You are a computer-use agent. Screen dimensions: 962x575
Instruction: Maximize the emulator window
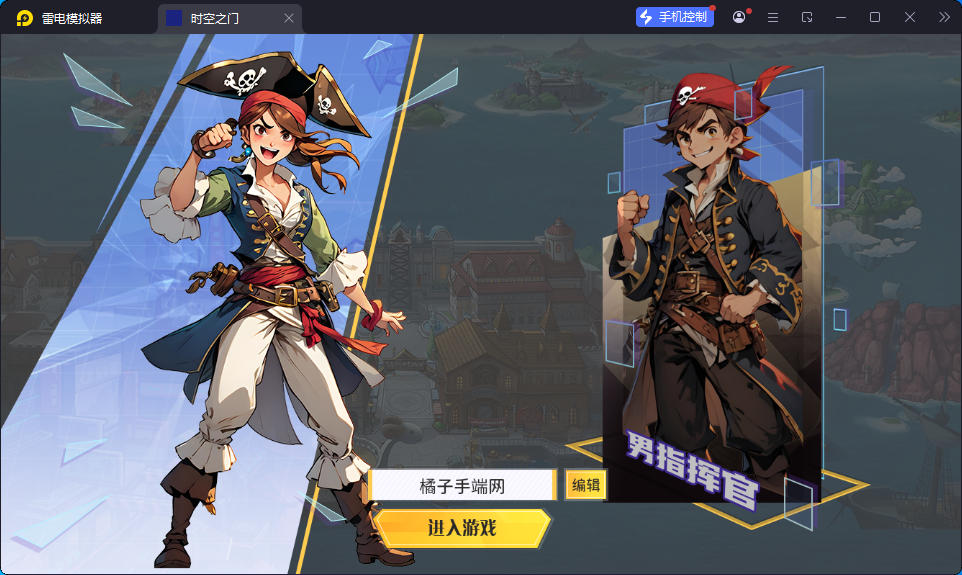click(875, 17)
